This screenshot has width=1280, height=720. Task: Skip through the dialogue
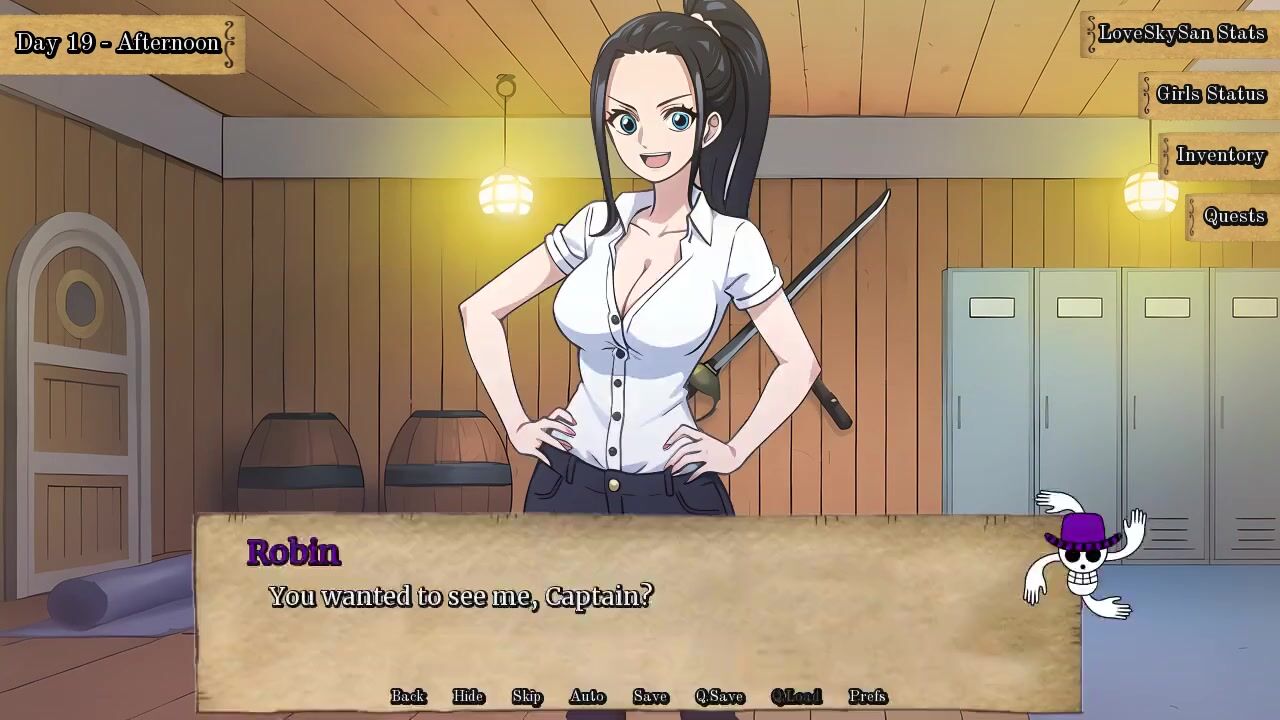[527, 696]
